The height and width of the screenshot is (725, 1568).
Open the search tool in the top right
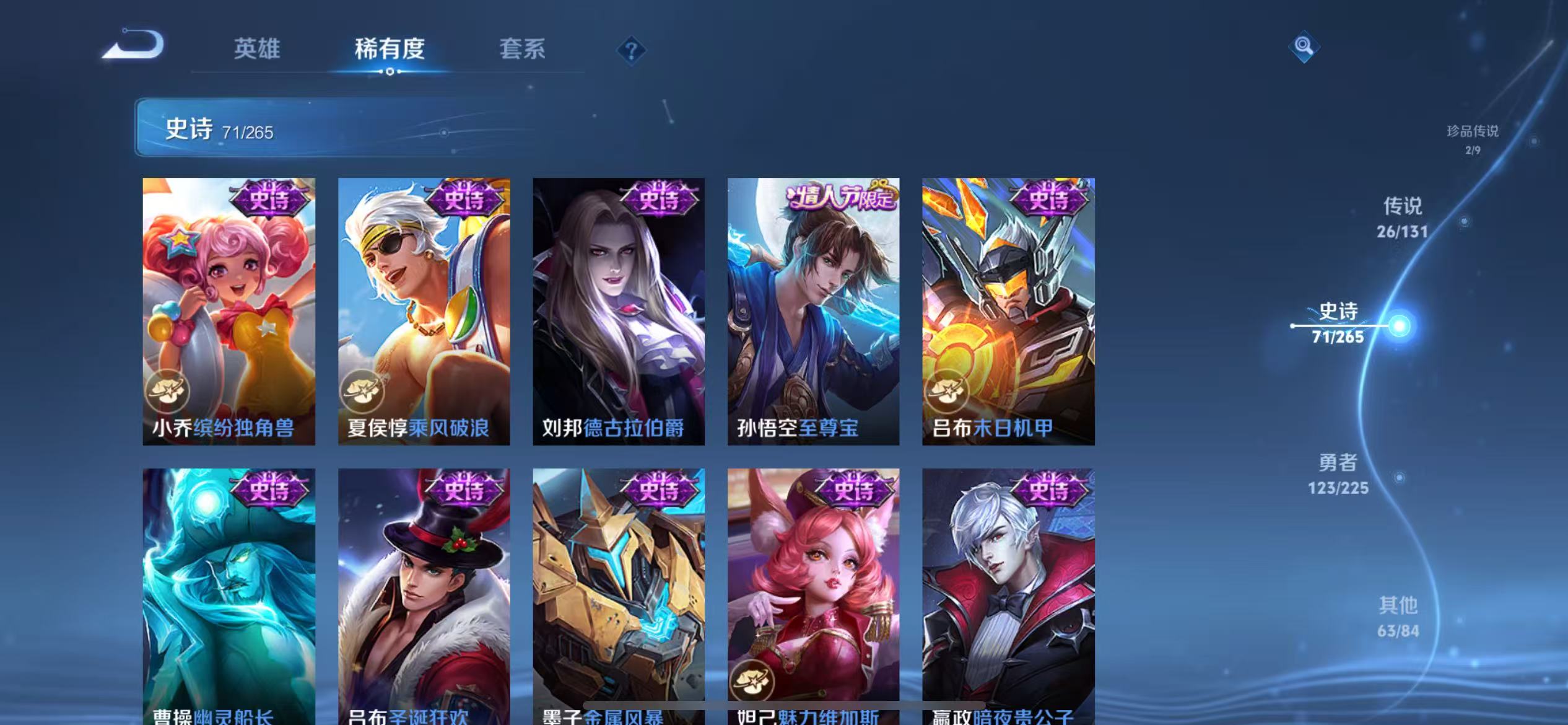point(1304,46)
